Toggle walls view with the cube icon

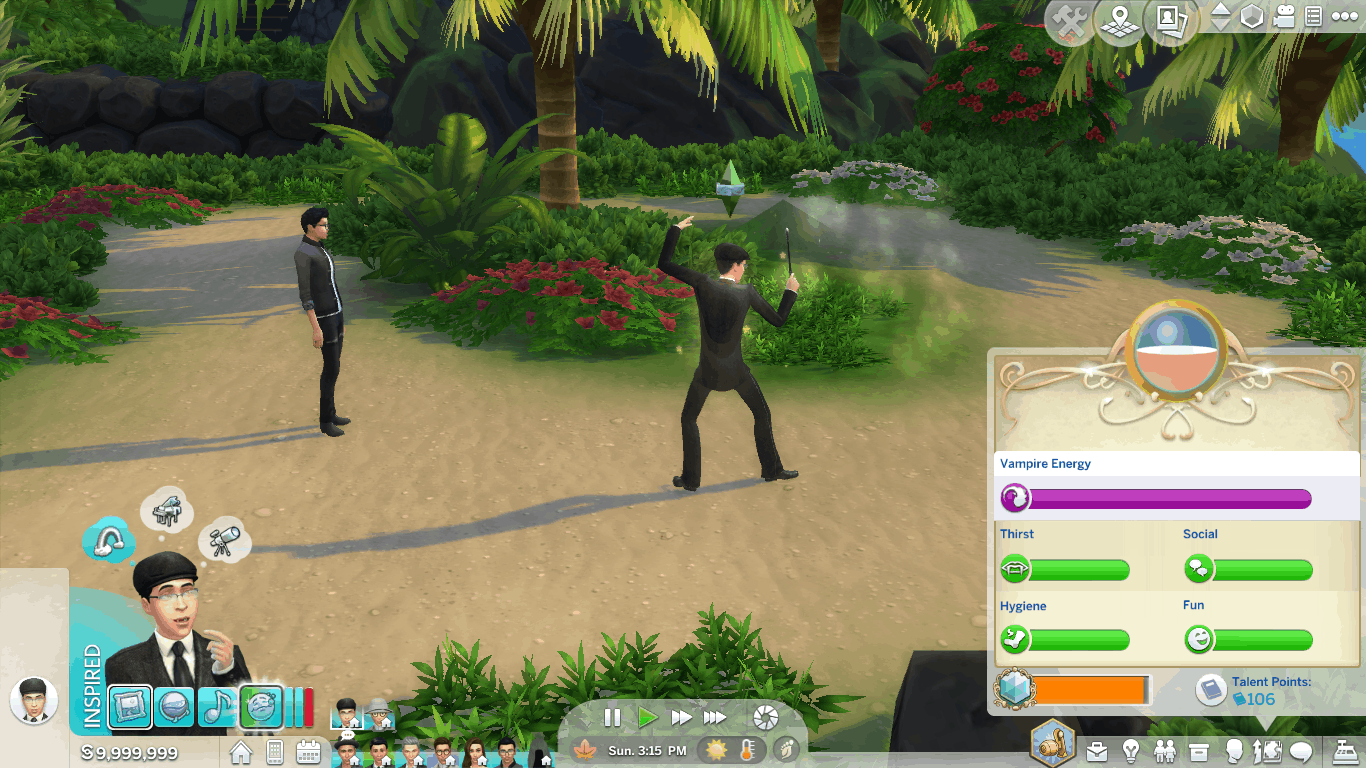coord(1252,17)
